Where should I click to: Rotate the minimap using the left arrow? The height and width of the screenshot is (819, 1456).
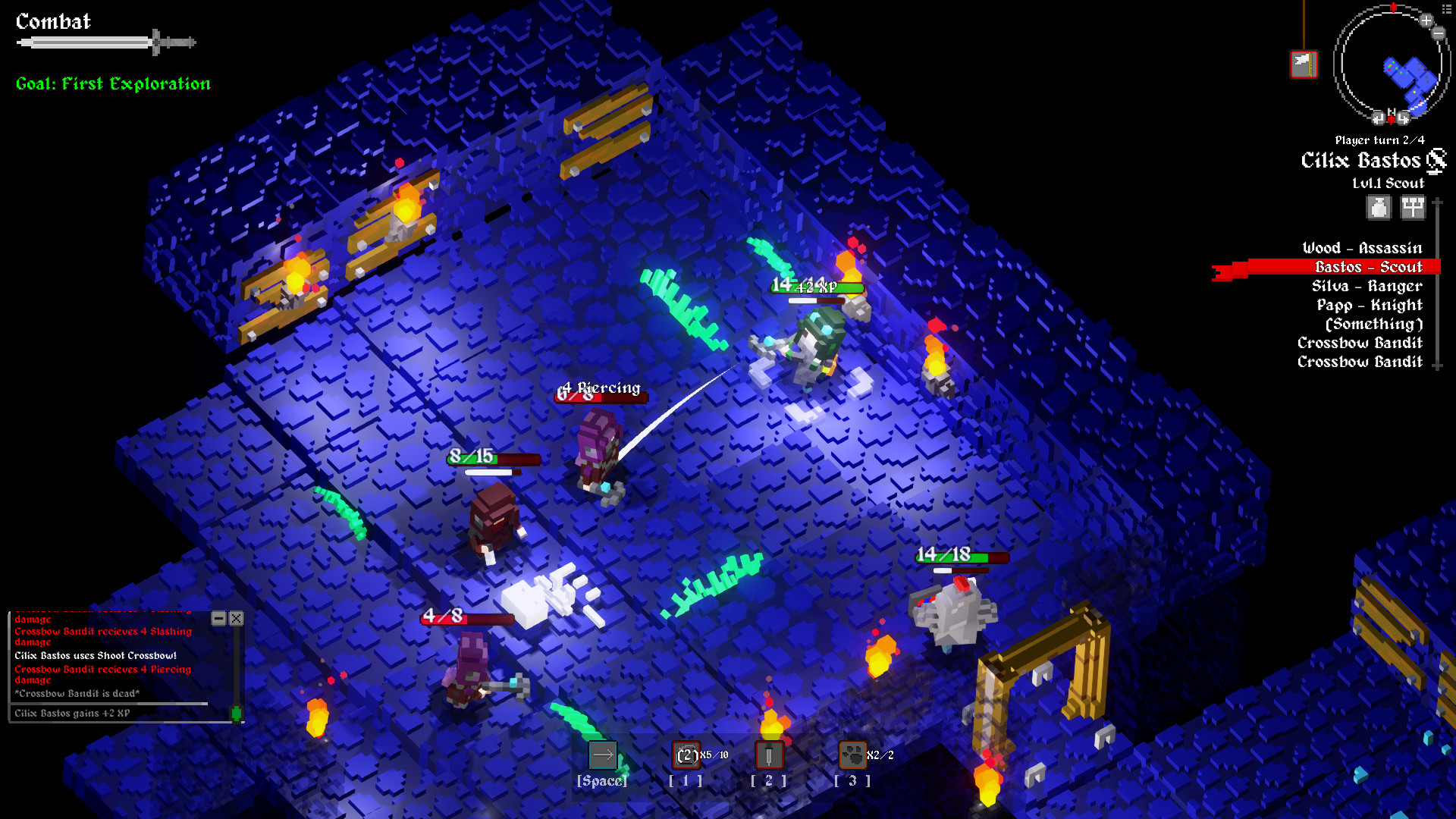pos(1378,118)
